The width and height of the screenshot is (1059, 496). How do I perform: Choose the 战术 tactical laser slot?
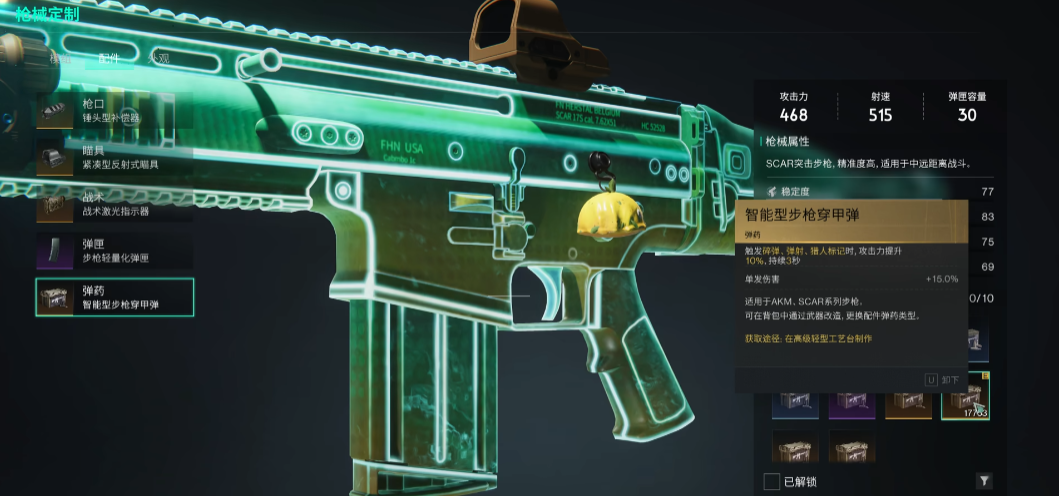[113, 205]
